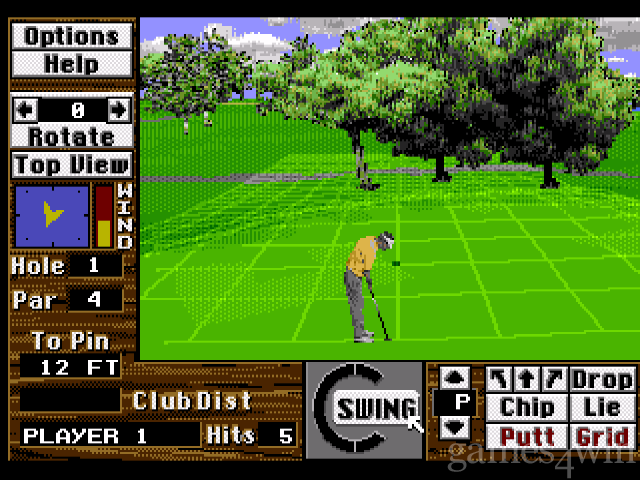Open the Help menu
The height and width of the screenshot is (480, 640).
pos(71,62)
